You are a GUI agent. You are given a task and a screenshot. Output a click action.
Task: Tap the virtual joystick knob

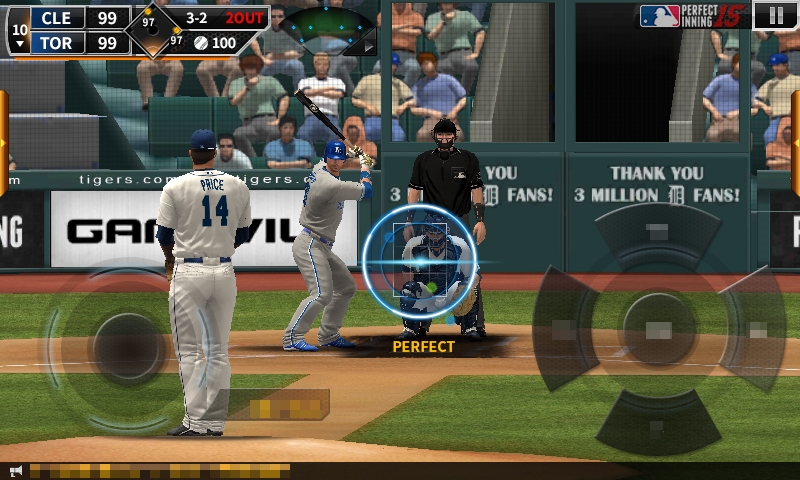pos(127,345)
